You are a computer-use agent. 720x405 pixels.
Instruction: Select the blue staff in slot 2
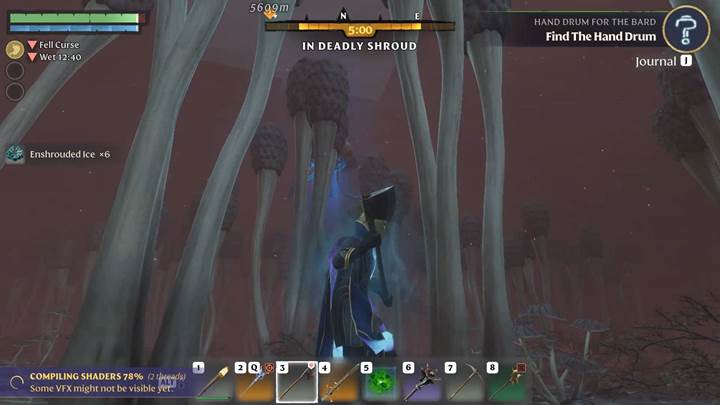click(x=255, y=382)
